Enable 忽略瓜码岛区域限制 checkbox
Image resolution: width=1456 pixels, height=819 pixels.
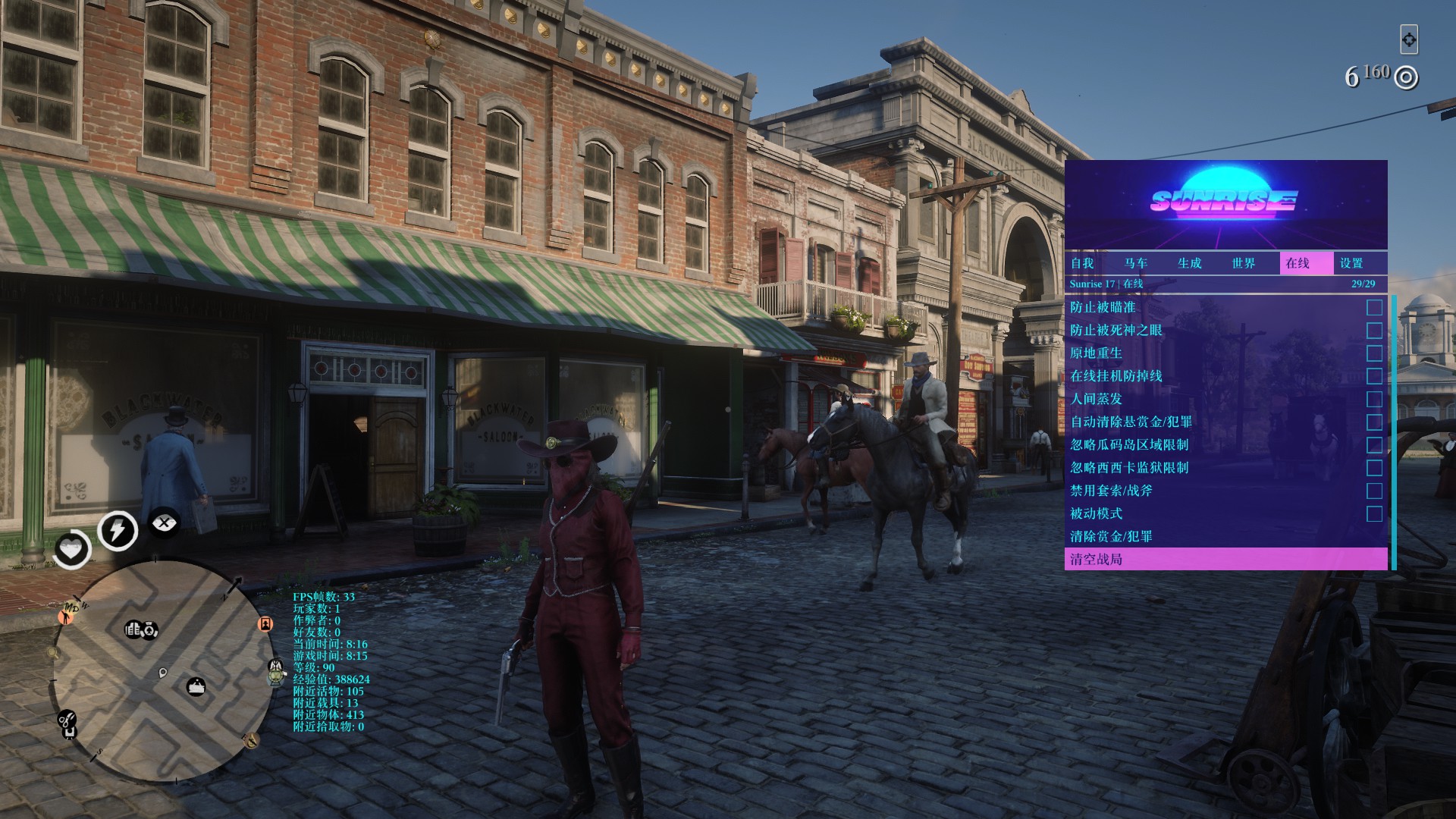(1374, 445)
